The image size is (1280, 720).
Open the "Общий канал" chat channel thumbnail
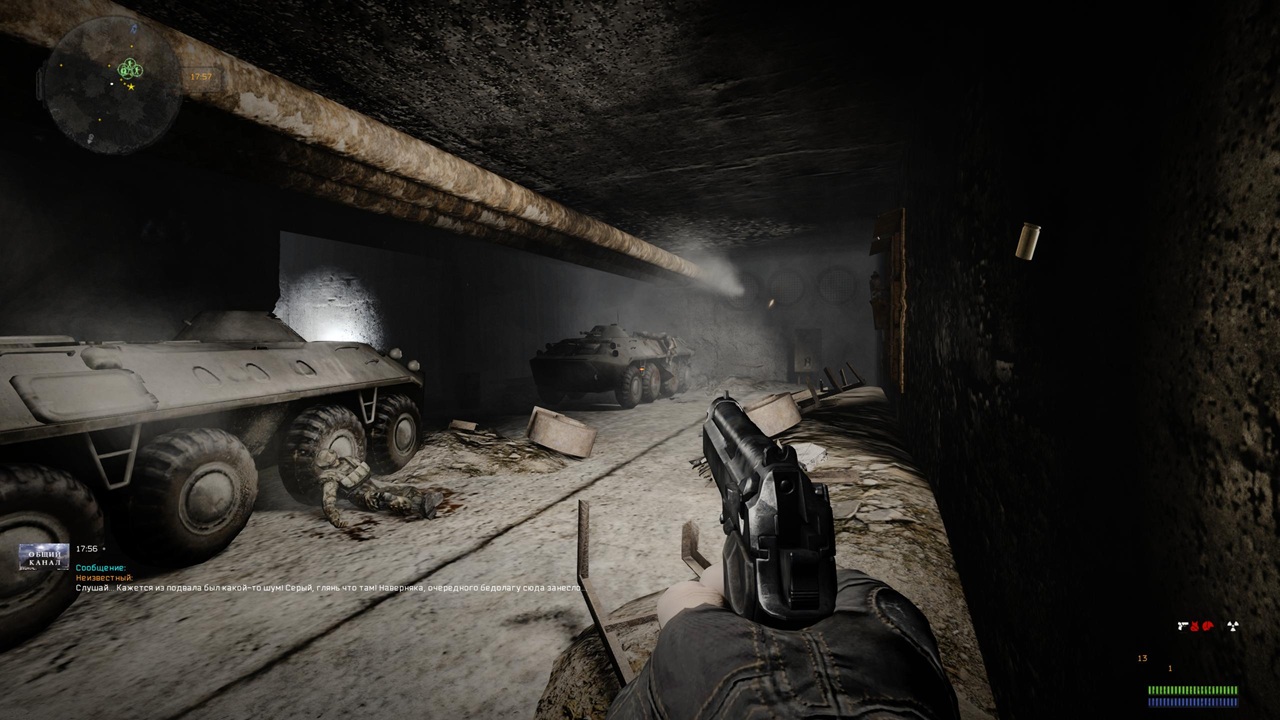coord(44,557)
